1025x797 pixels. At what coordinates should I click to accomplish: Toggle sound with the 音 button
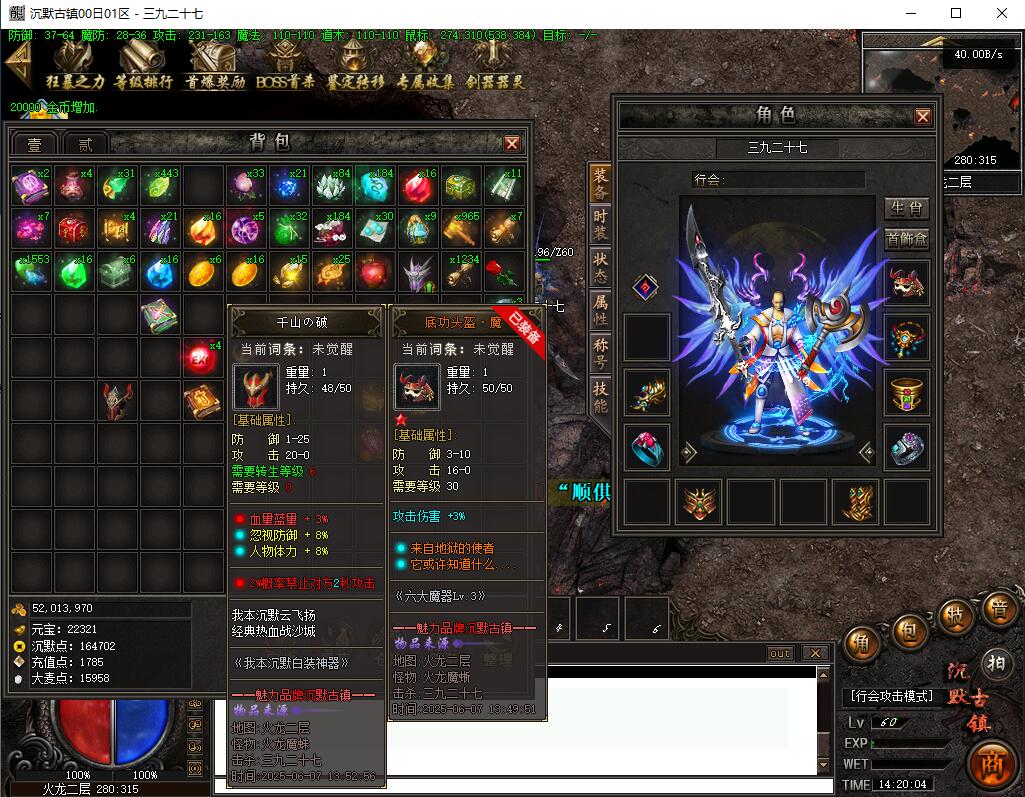point(997,609)
